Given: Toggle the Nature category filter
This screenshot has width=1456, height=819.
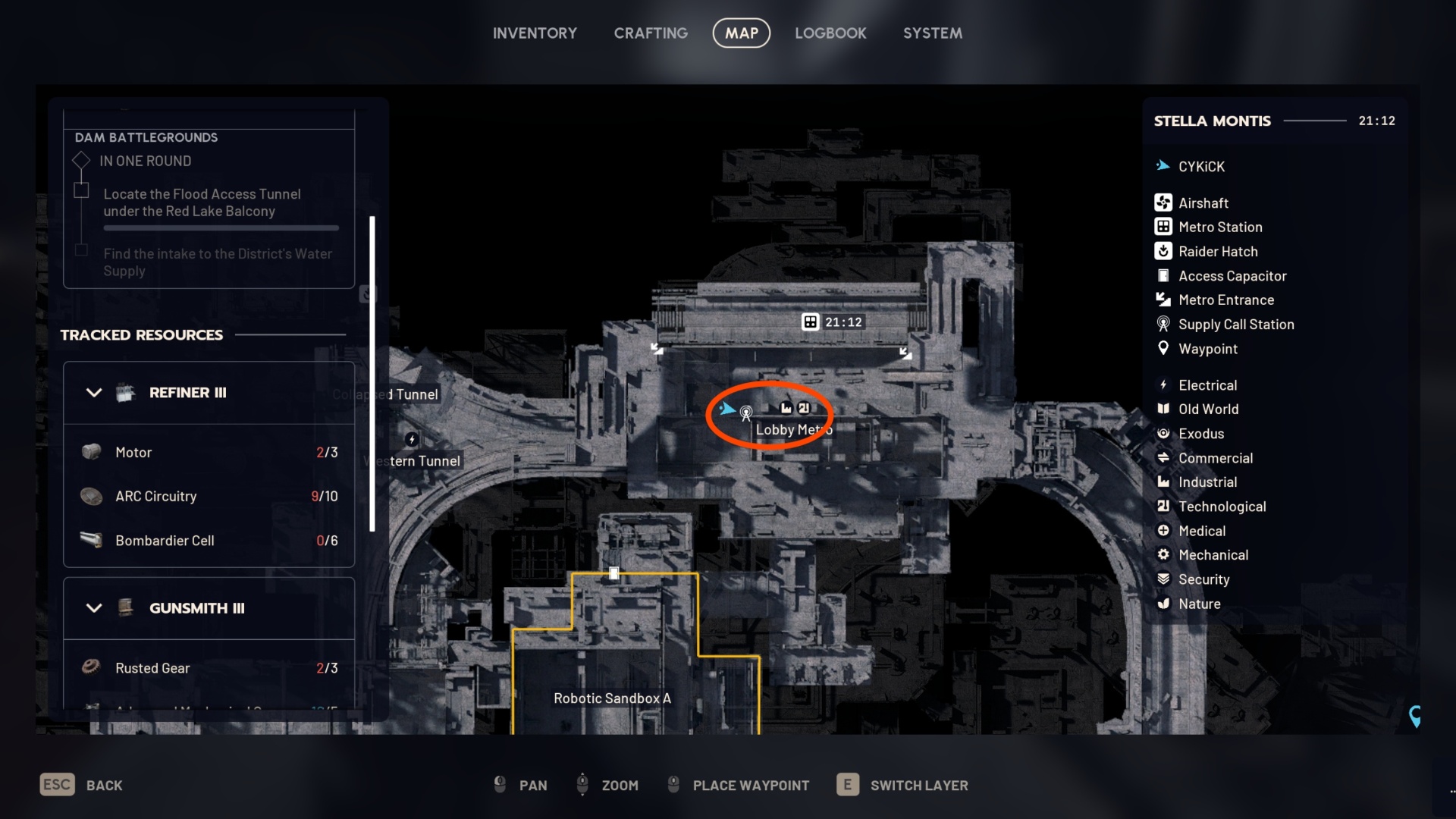Looking at the screenshot, I should (1164, 604).
